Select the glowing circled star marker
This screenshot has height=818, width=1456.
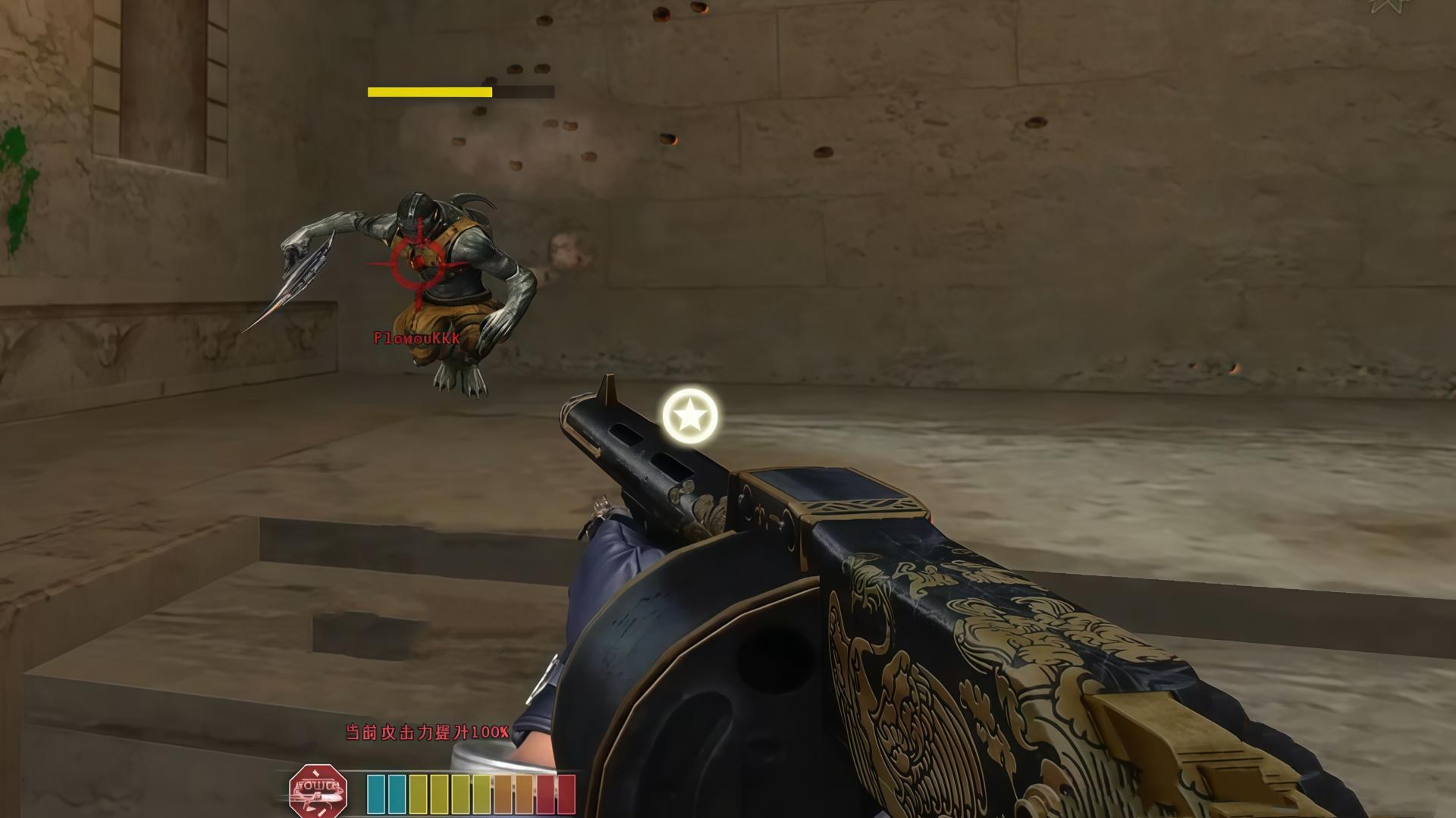pos(690,415)
